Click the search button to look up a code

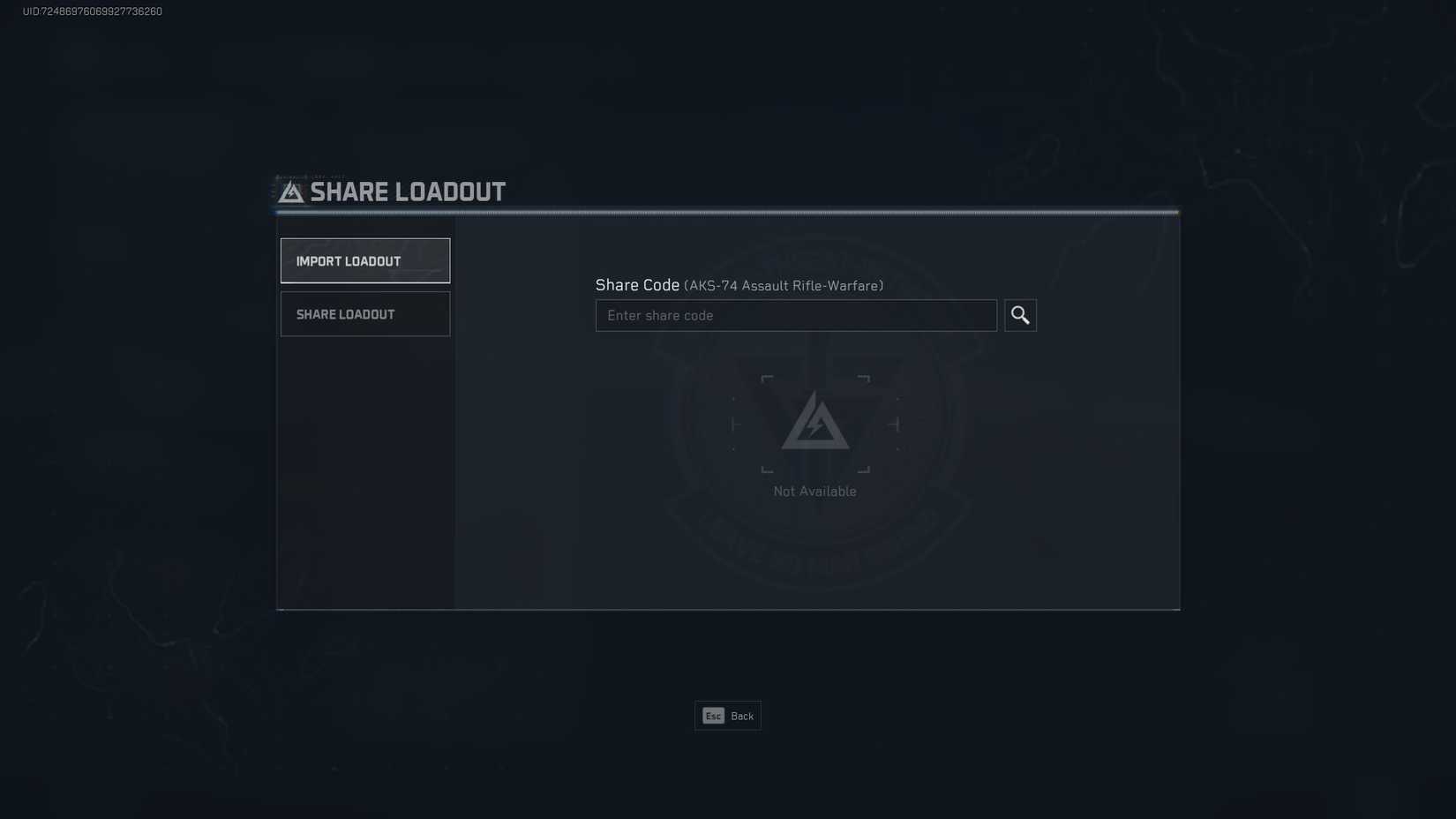point(1020,315)
